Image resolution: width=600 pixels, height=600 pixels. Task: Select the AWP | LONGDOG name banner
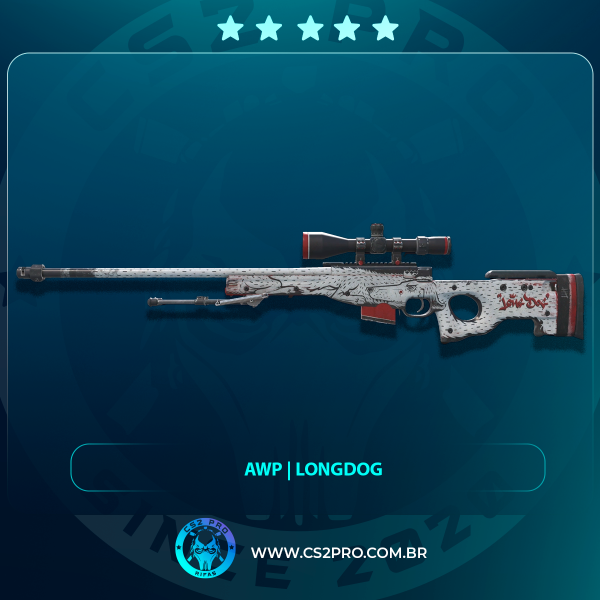point(307,467)
